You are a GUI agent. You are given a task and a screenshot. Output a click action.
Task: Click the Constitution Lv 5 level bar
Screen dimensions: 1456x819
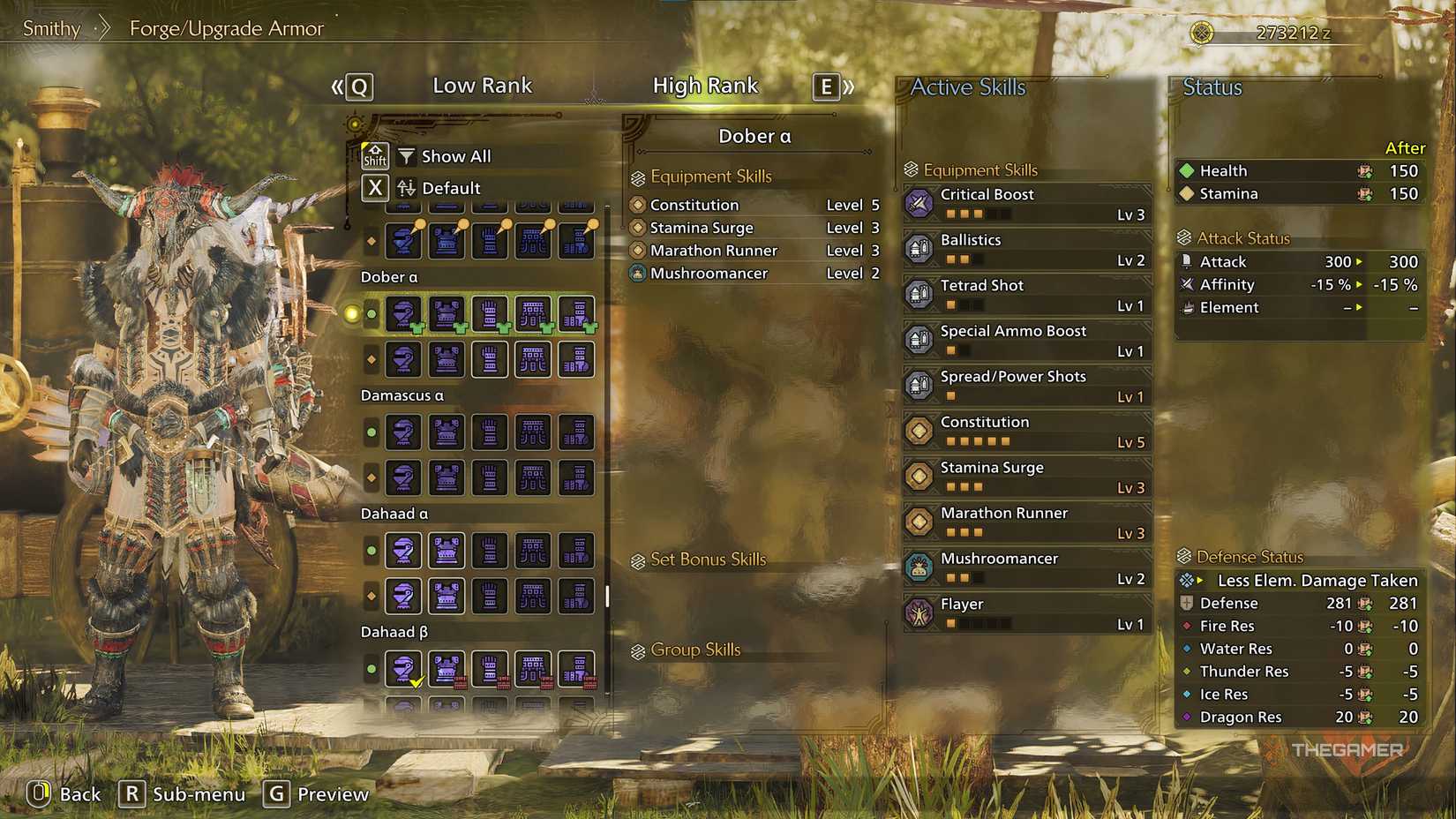click(979, 441)
